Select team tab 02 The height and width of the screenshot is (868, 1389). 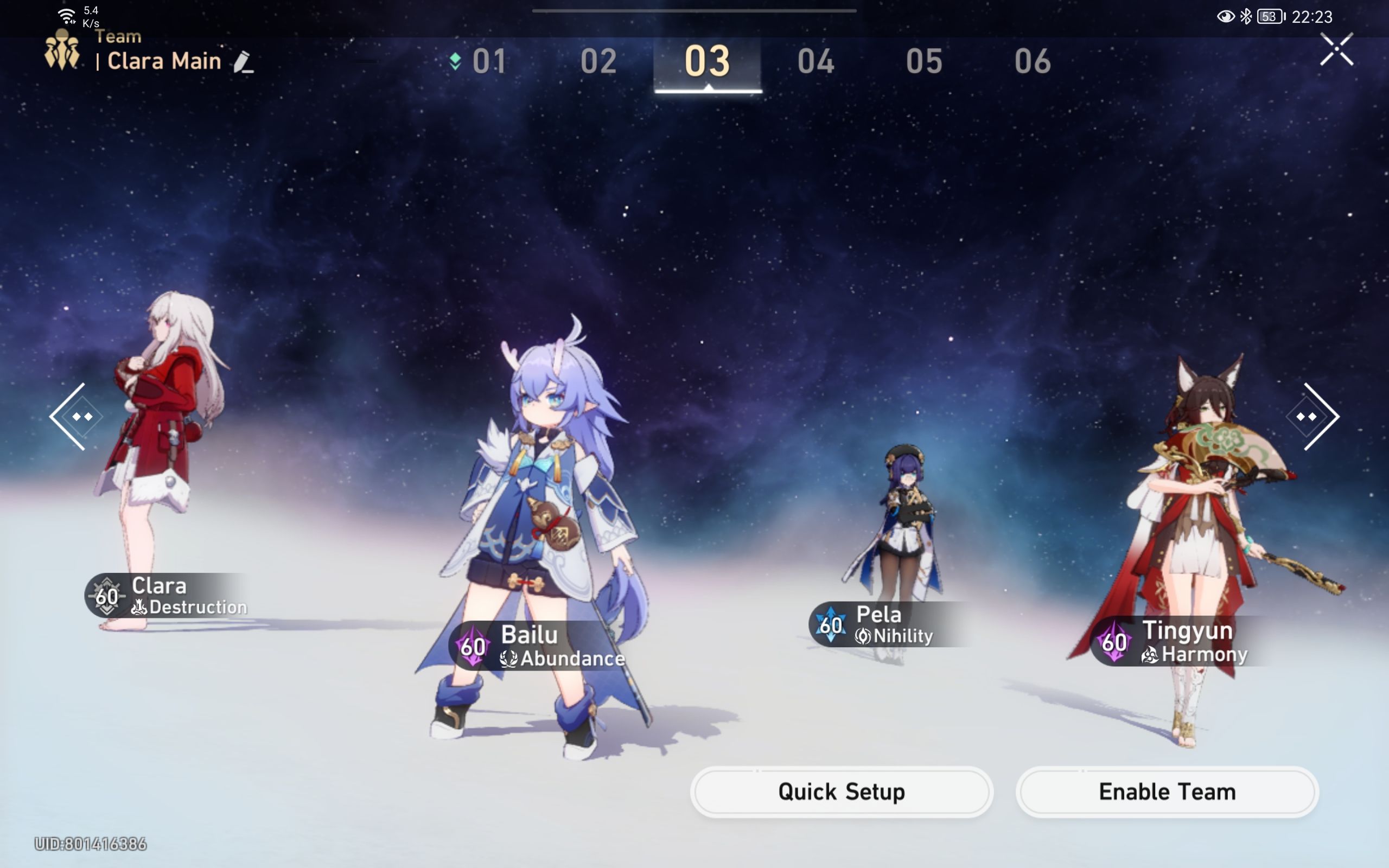pos(598,60)
